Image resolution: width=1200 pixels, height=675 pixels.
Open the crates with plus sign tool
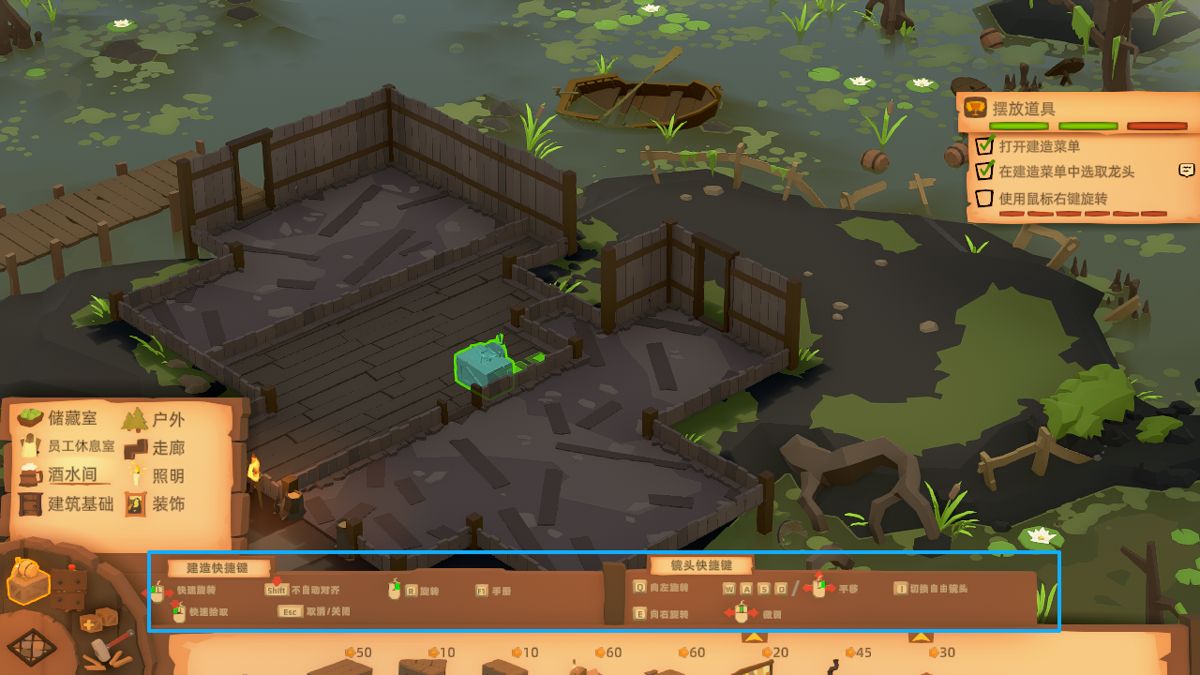click(97, 622)
